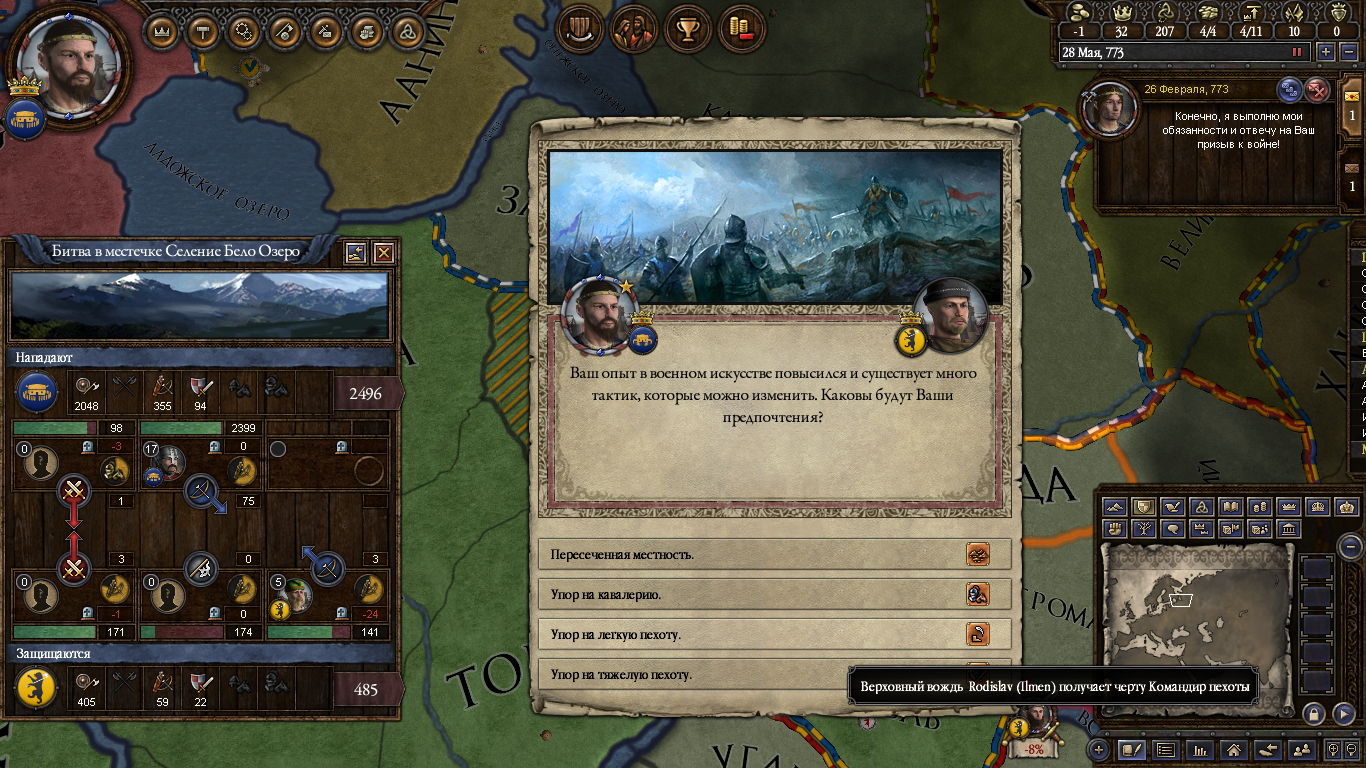The height and width of the screenshot is (768, 1366).
Task: Open the ledger bar chart button
Action: (x=1199, y=749)
